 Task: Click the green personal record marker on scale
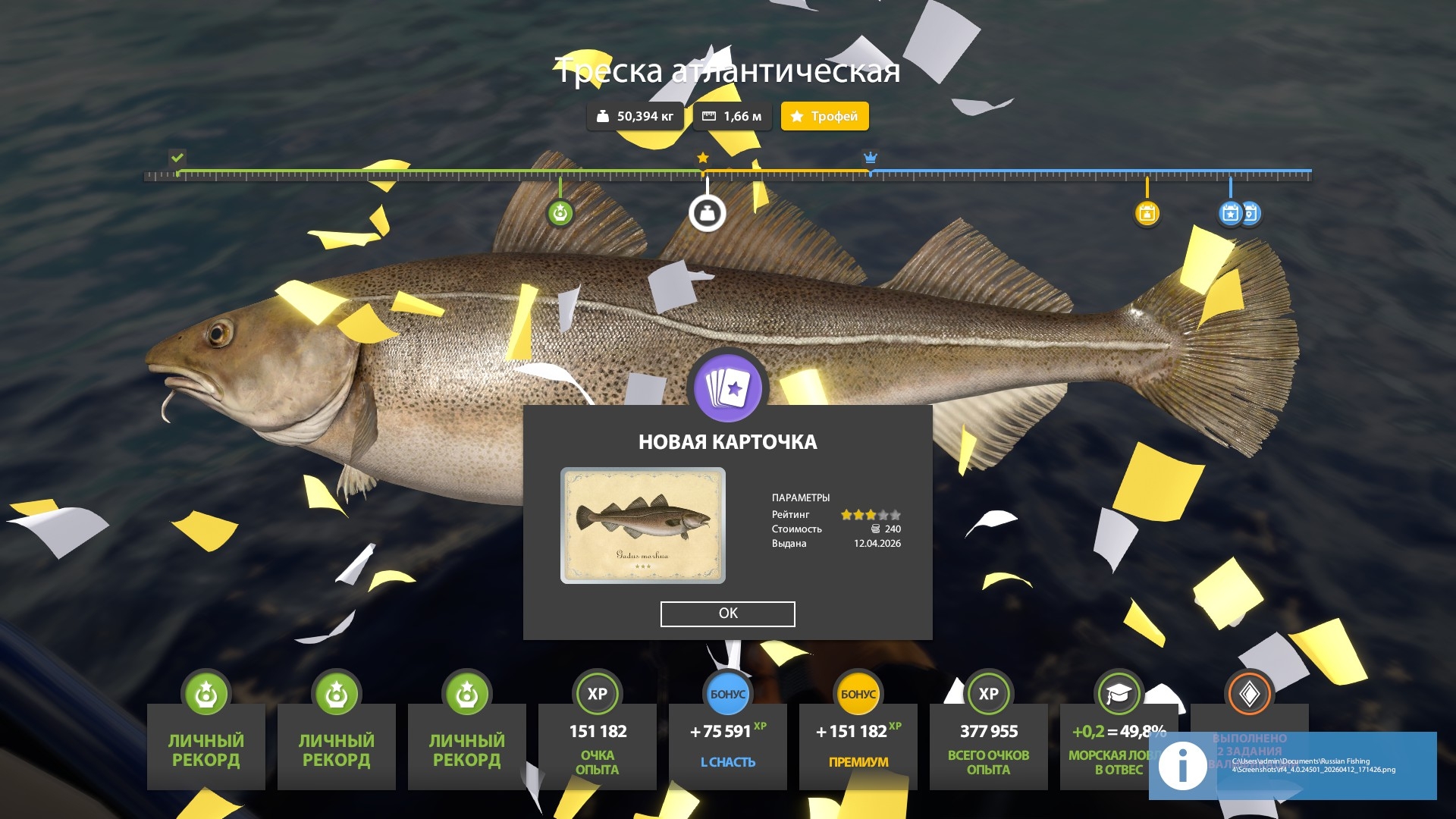[x=560, y=213]
